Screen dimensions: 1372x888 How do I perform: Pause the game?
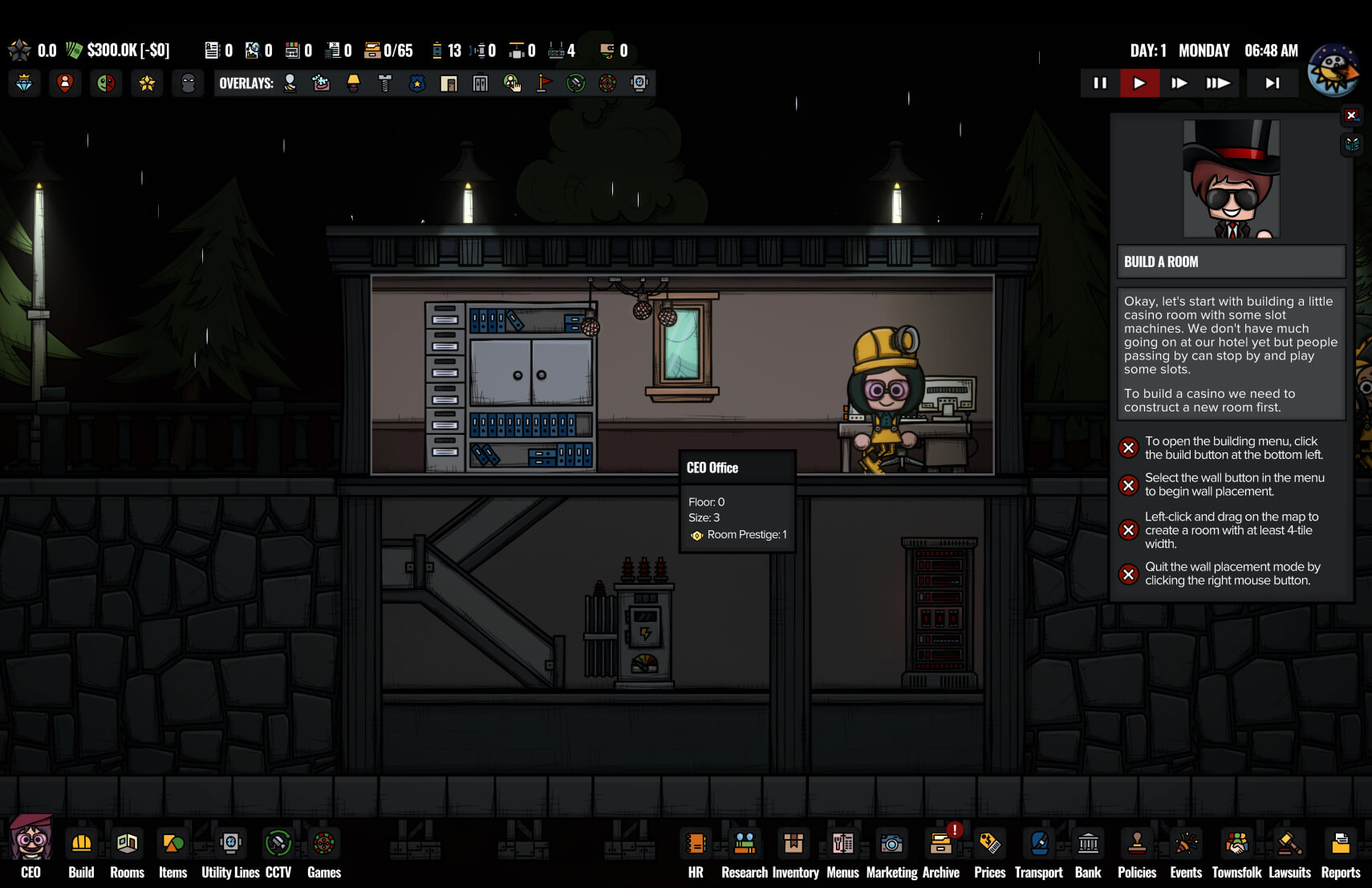point(1100,83)
